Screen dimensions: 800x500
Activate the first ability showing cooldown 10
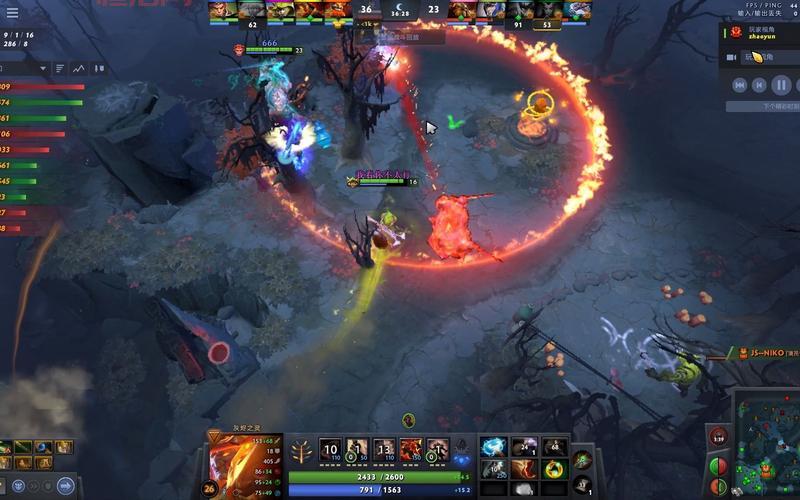coord(331,449)
